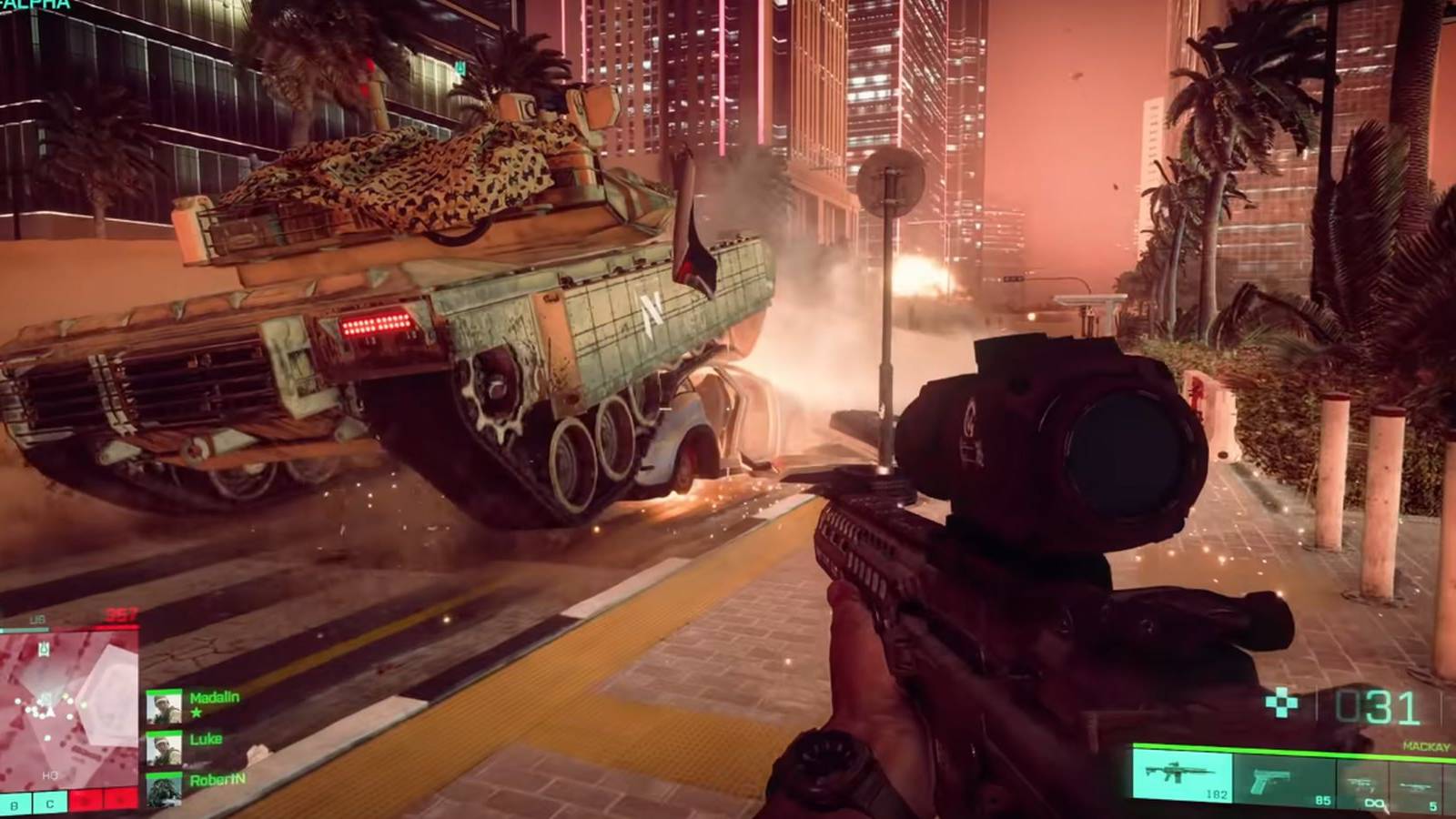
Task: Toggle the objective B indicator below the minimap
Action: click(x=15, y=805)
